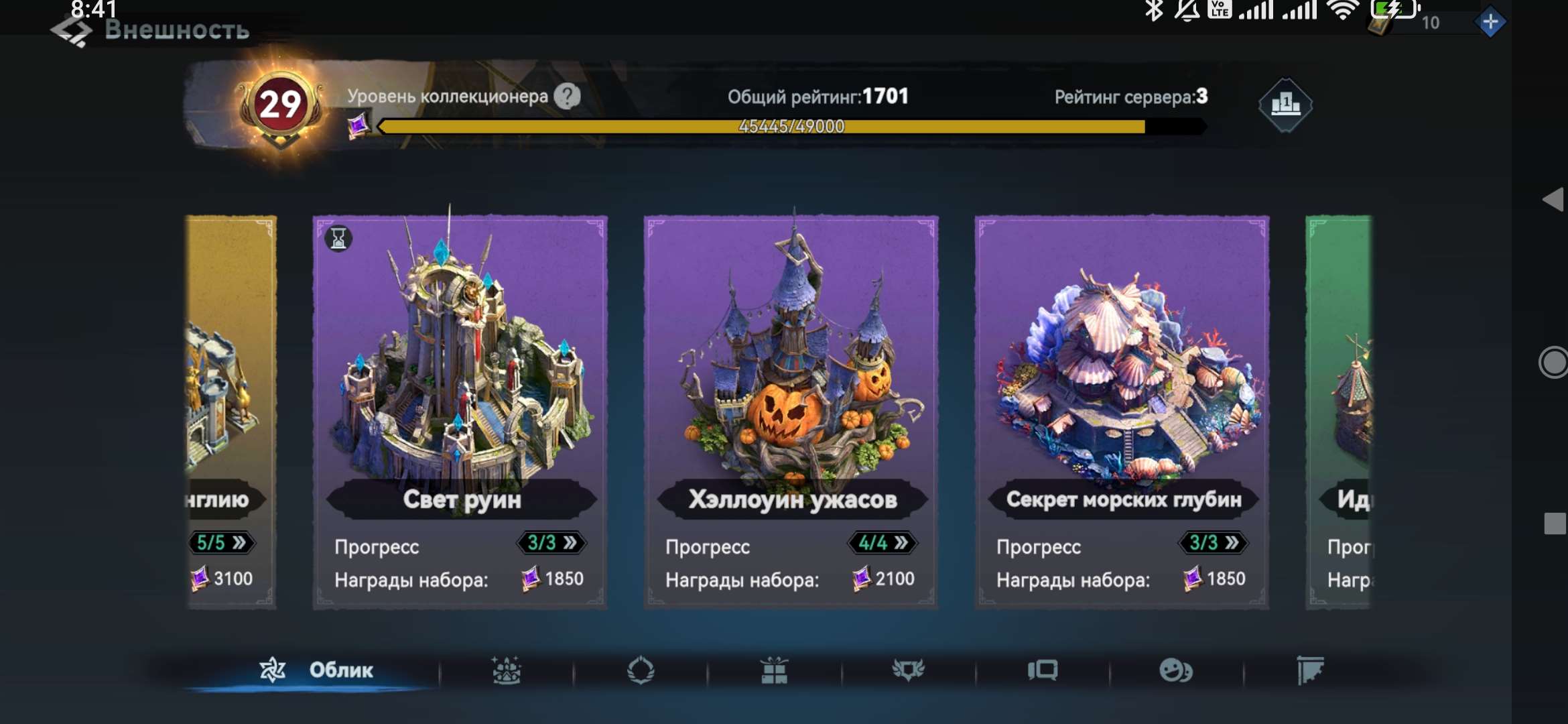Viewport: 1568px width, 724px height.
Task: Open the 4/4 progress of Хэллоуин ужасов
Action: point(883,542)
